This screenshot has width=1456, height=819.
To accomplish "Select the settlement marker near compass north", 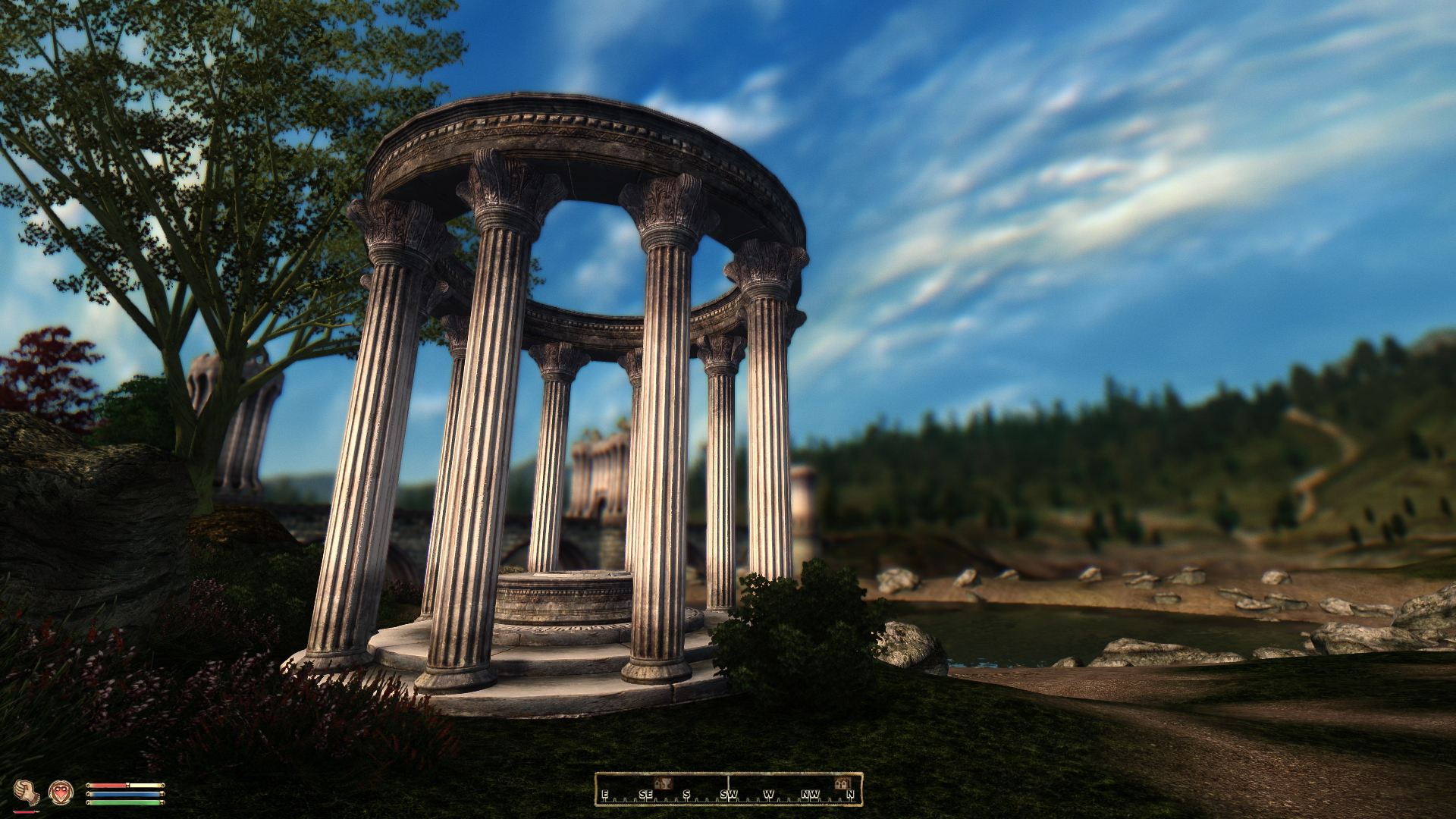I will point(840,783).
